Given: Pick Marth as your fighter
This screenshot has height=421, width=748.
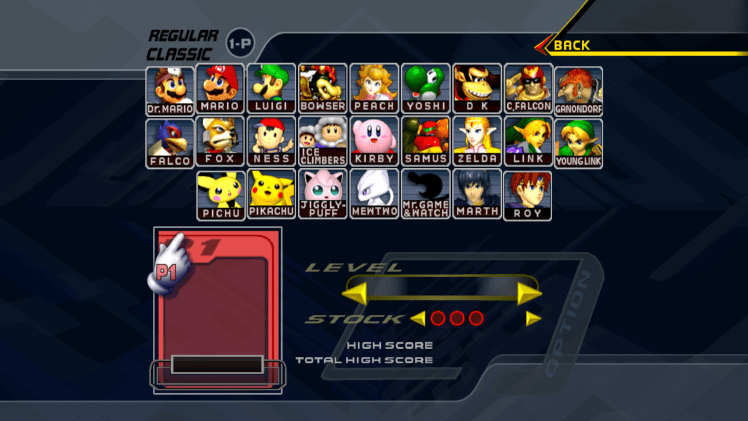Looking at the screenshot, I should click(x=477, y=194).
